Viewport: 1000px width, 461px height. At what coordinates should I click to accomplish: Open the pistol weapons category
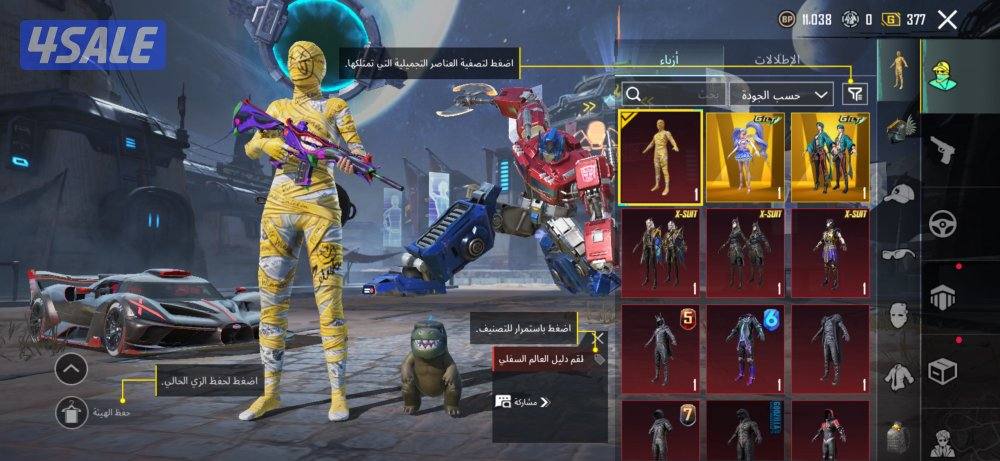pyautogui.click(x=943, y=152)
